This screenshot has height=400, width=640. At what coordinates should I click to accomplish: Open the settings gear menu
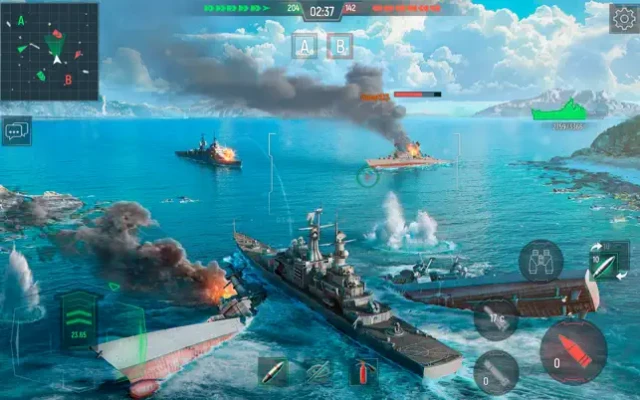623,18
